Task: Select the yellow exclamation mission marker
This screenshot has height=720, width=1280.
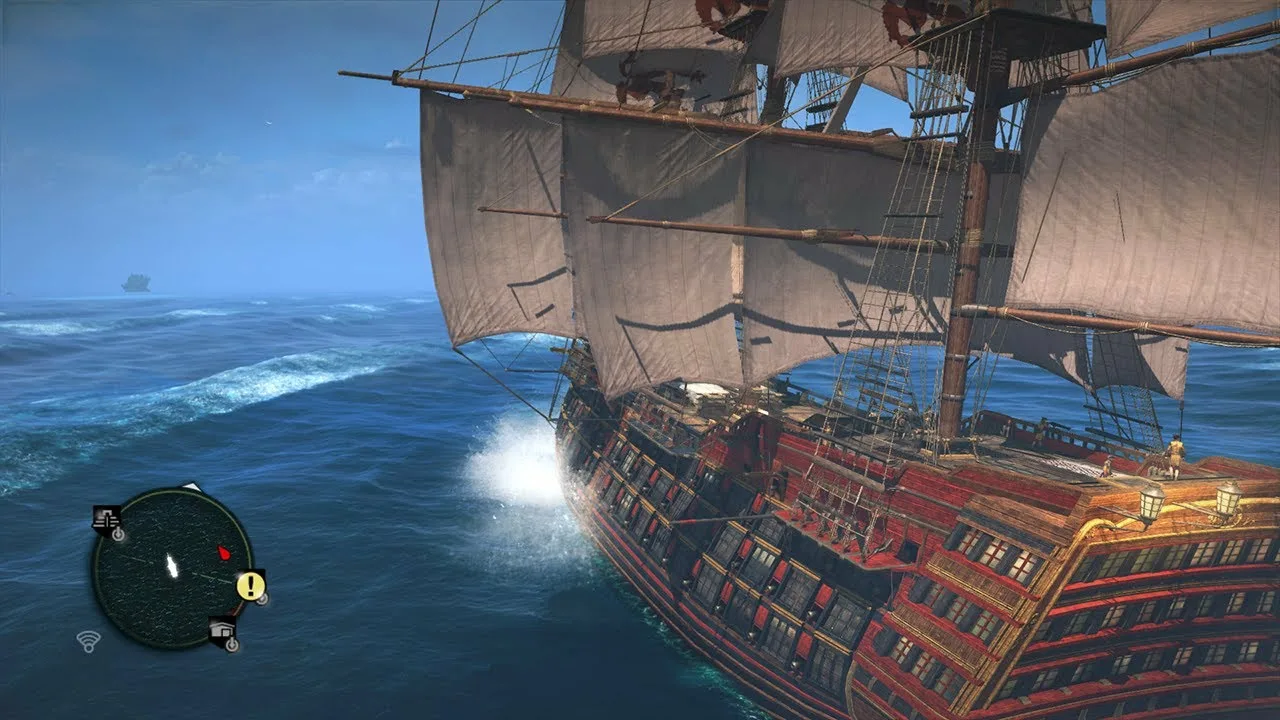Action: [250, 585]
